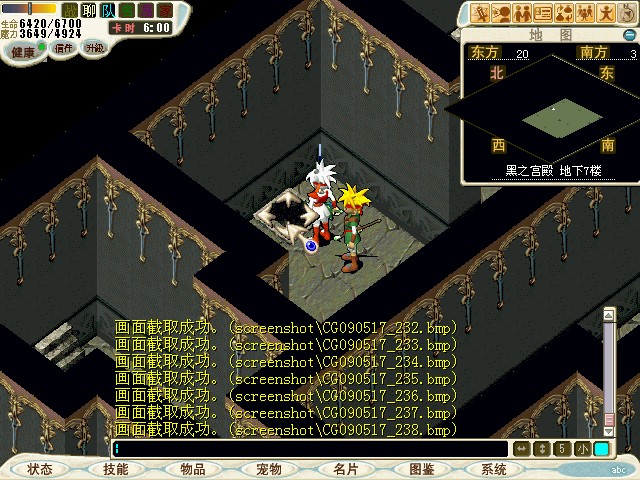The image size is (640, 480).
Task: Open the 名片 name card menu
Action: click(346, 469)
